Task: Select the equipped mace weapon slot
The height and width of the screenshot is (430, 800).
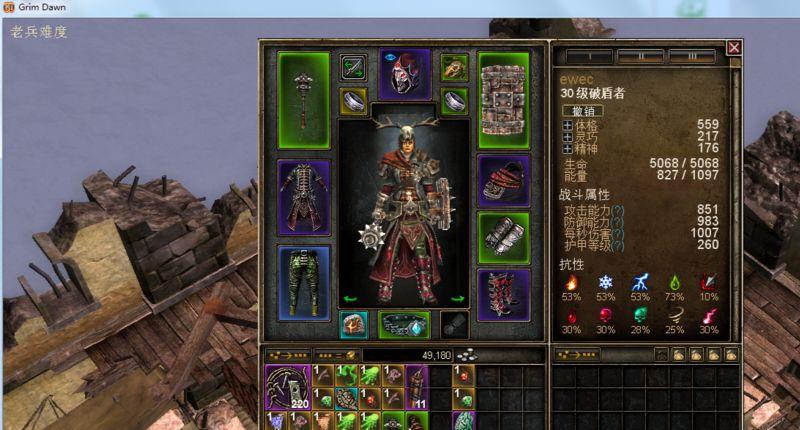Action: pyautogui.click(x=303, y=99)
